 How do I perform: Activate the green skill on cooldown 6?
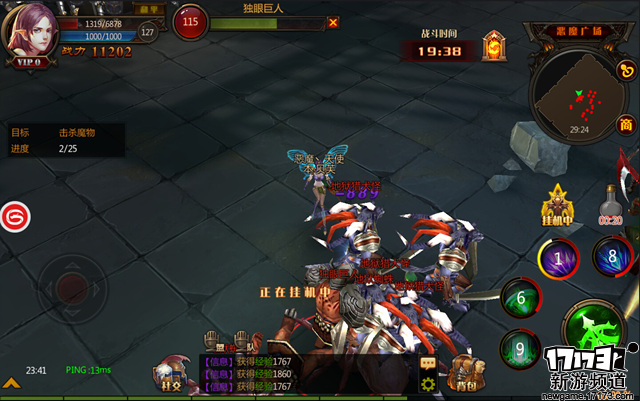[x=520, y=297]
